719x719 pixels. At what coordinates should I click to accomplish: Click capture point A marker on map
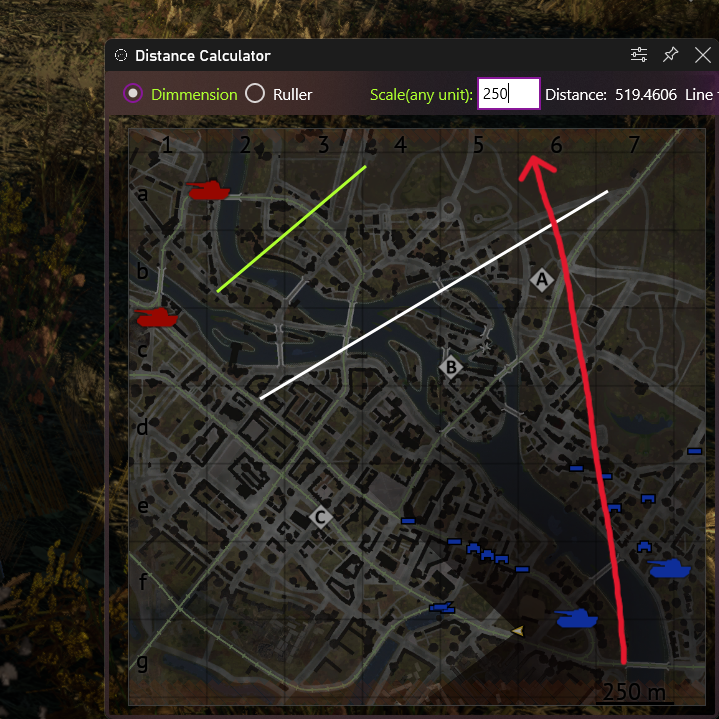tap(542, 279)
